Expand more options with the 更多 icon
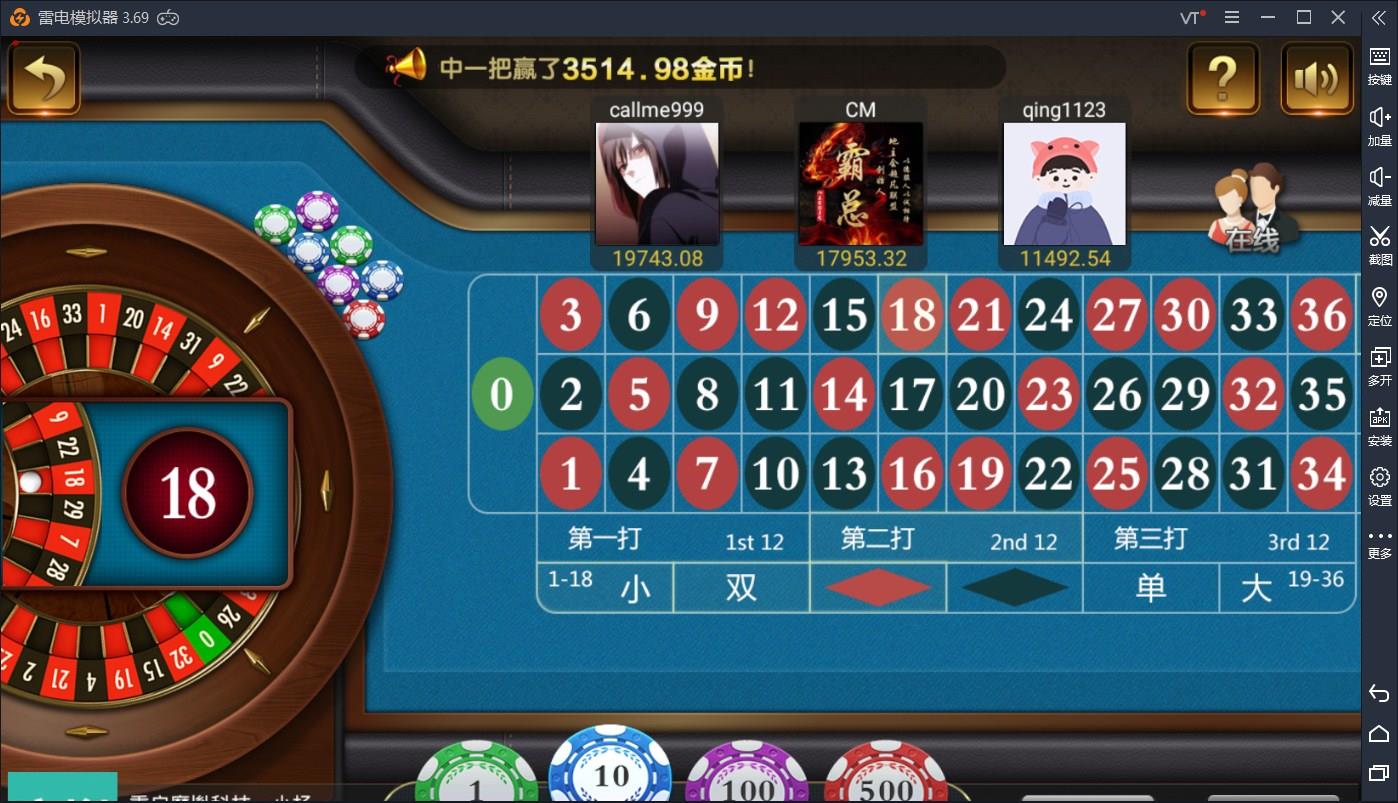This screenshot has height=803, width=1398. click(x=1378, y=542)
